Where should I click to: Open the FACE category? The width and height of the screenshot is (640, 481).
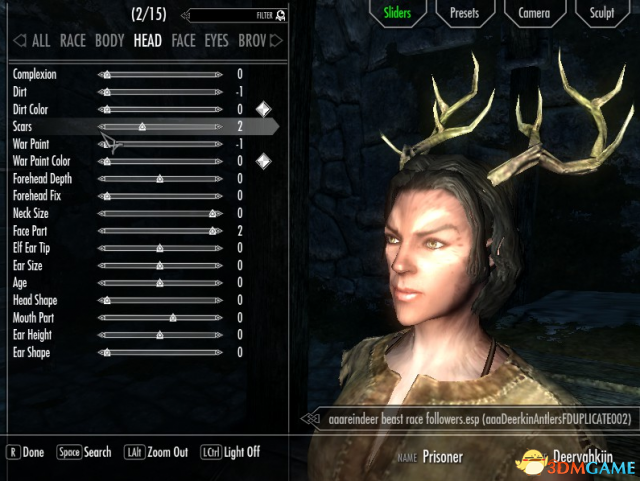[x=183, y=41]
